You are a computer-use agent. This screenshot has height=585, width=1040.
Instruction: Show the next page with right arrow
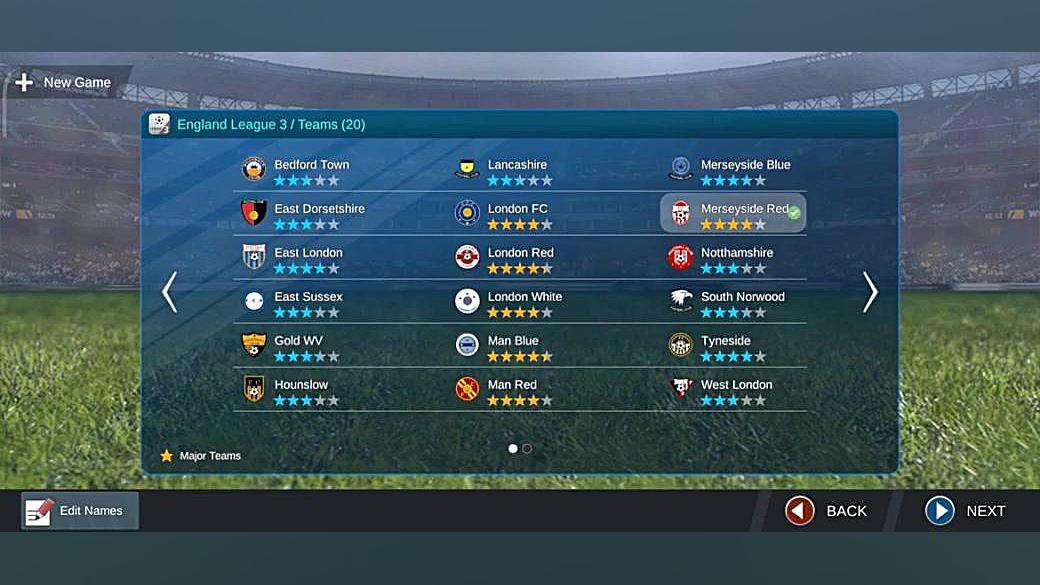click(870, 292)
